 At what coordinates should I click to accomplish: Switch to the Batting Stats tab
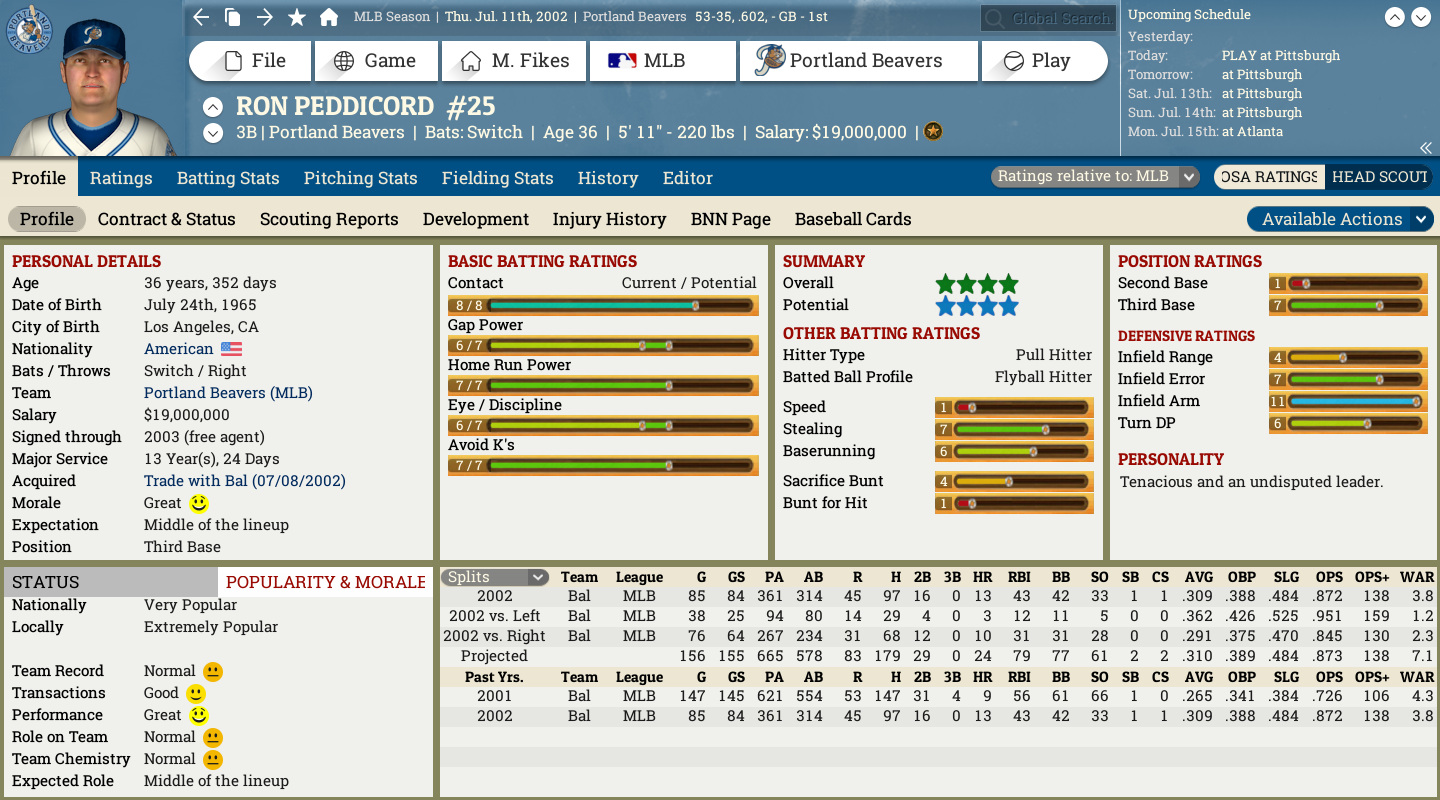pos(228,178)
